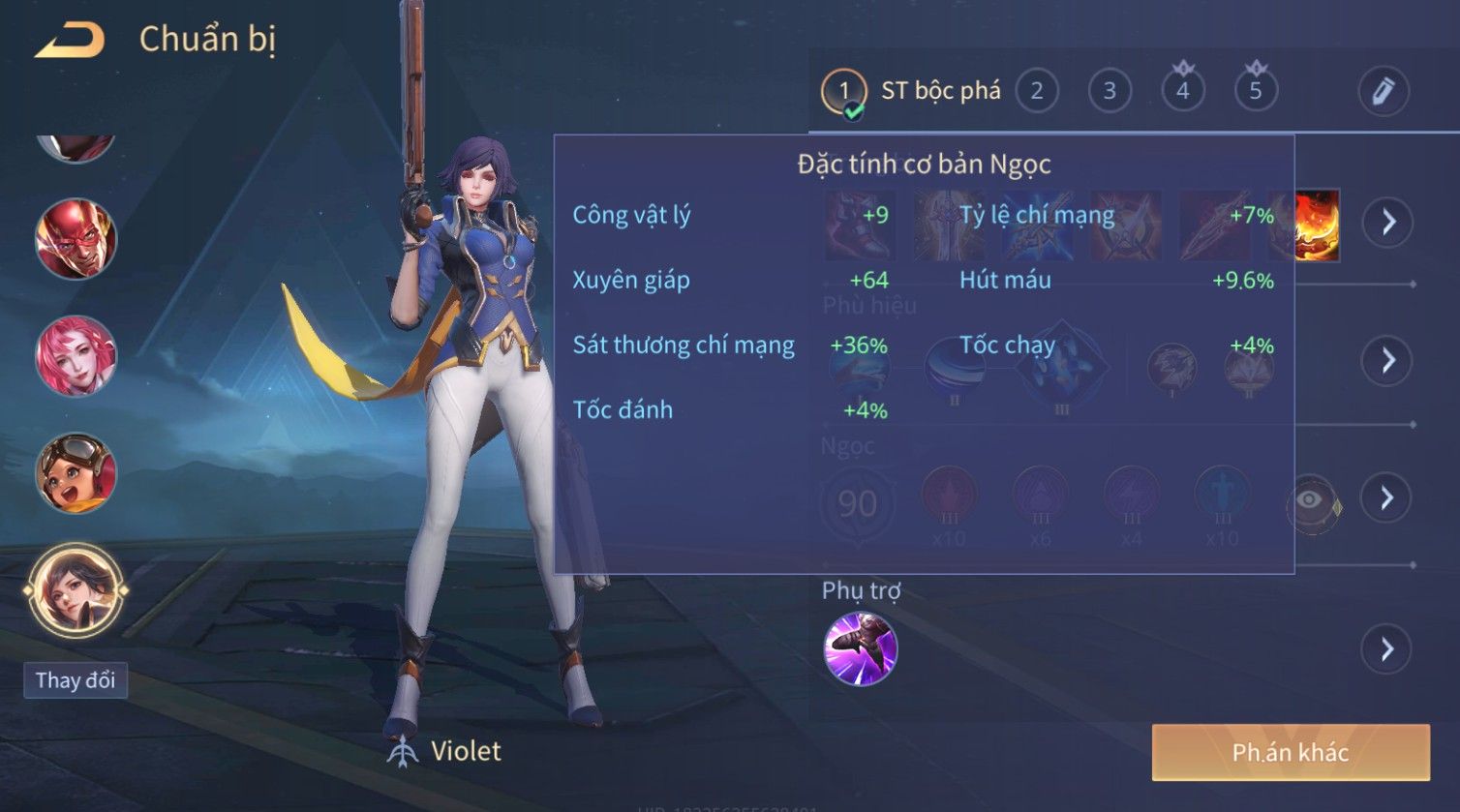Screen dimensions: 1460x812
Task: Click the Ph.án khắc button
Action: point(1290,753)
